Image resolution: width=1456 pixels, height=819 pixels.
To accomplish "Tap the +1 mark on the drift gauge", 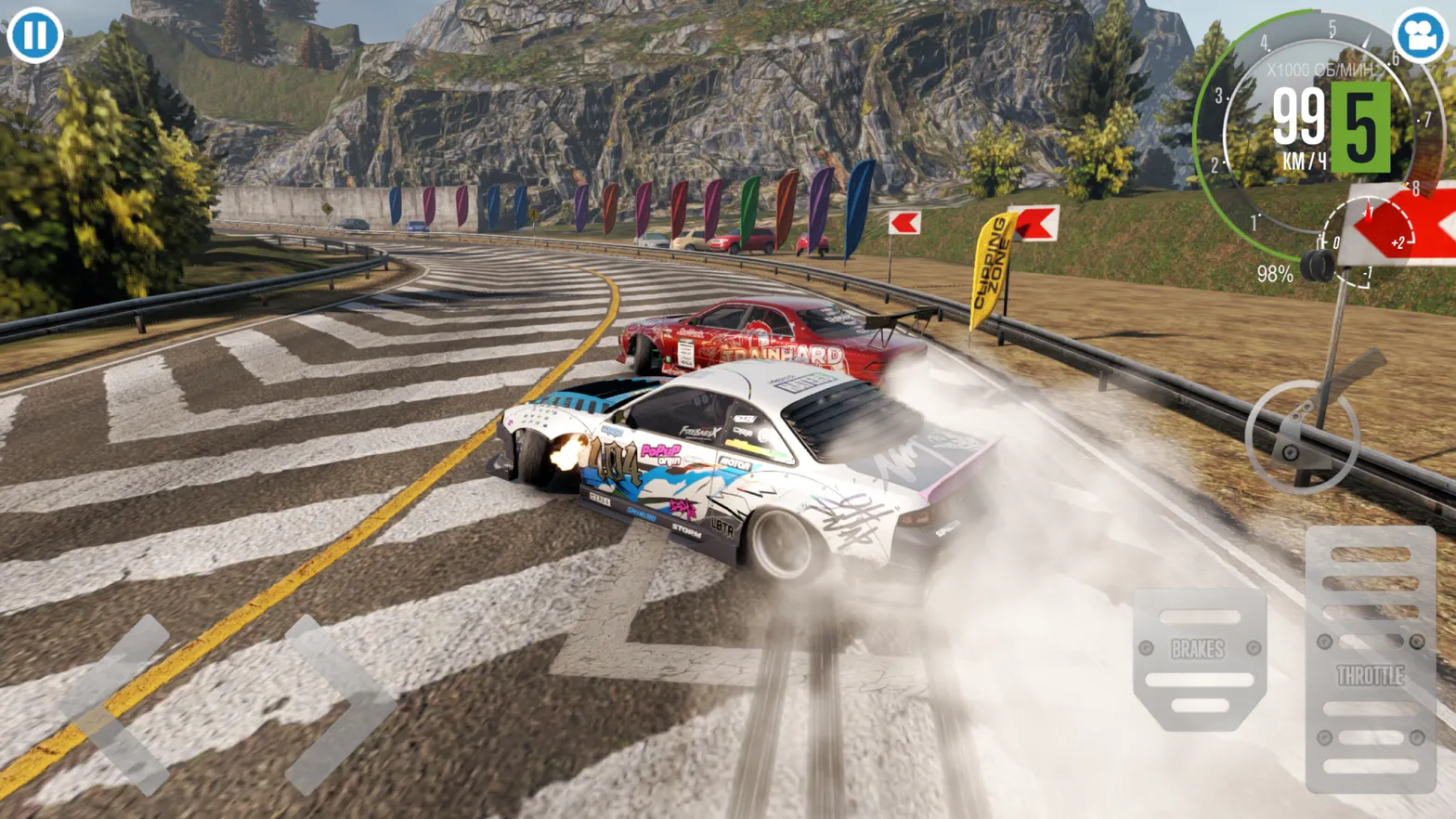I will [1367, 210].
